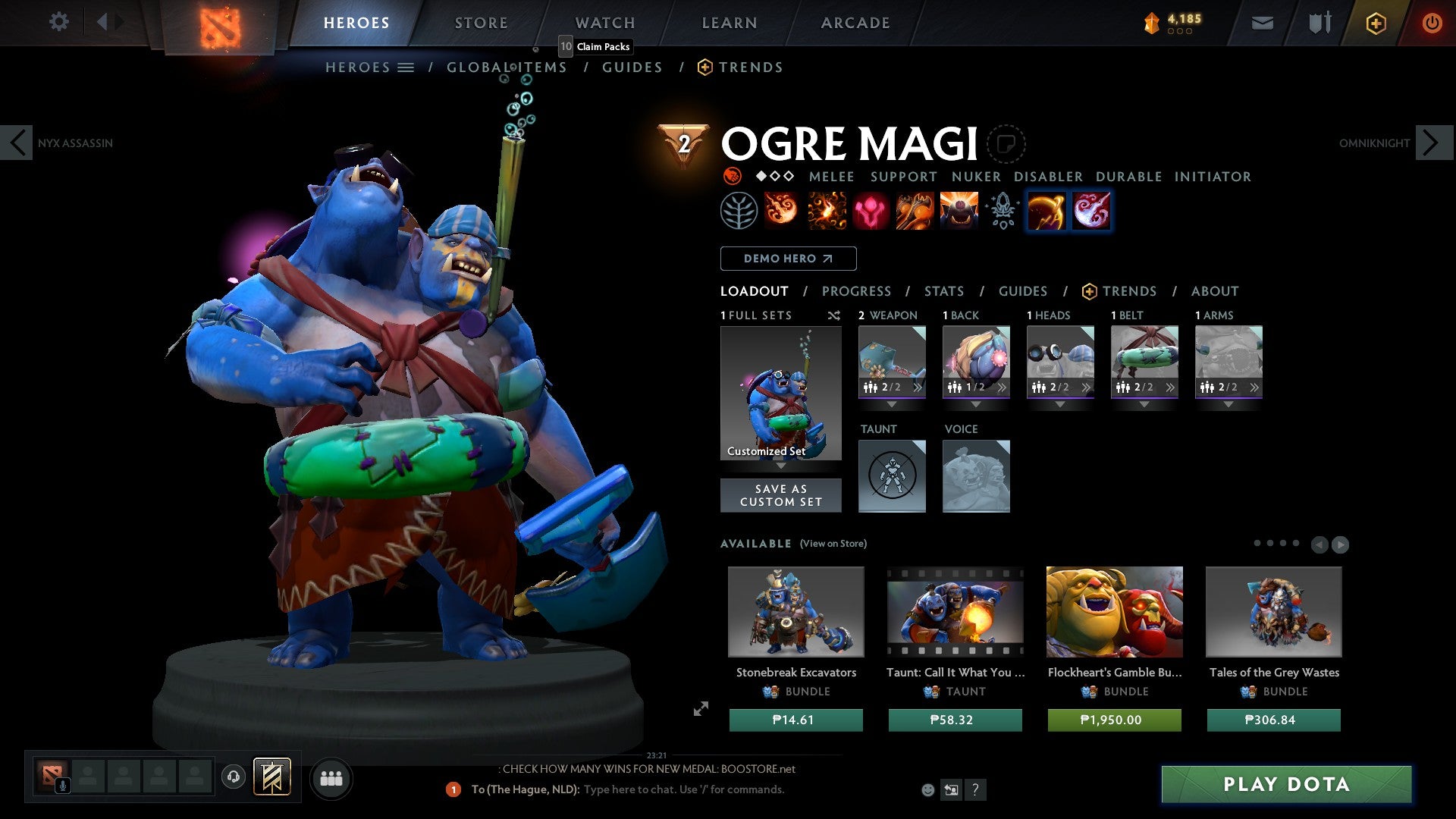
Task: Switch to the Progress tab
Action: tap(857, 291)
